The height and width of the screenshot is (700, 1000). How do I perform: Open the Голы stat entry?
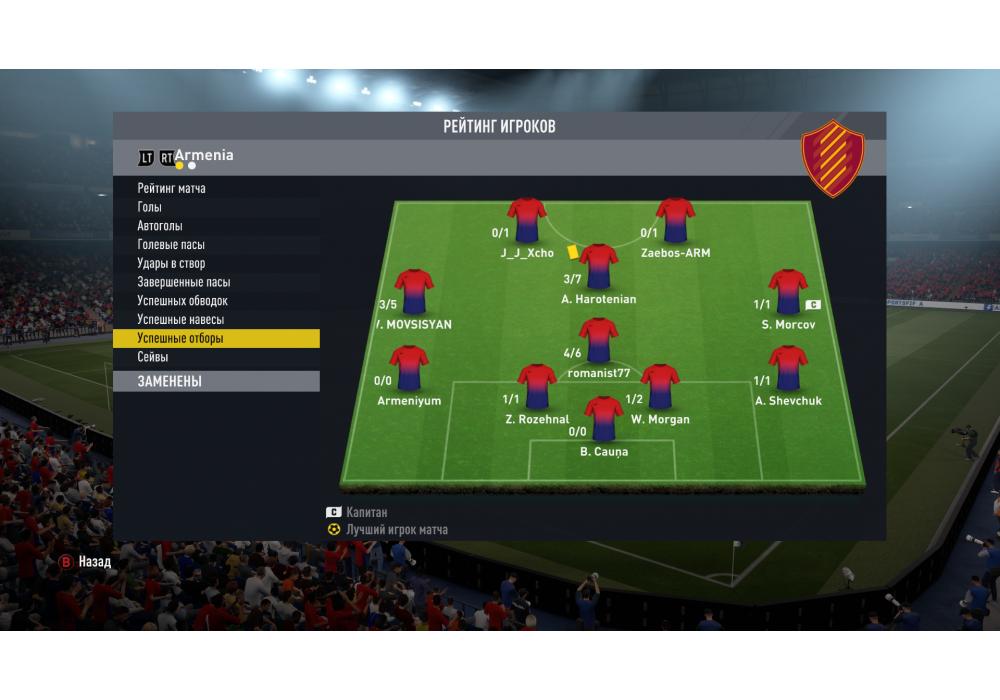(x=150, y=207)
